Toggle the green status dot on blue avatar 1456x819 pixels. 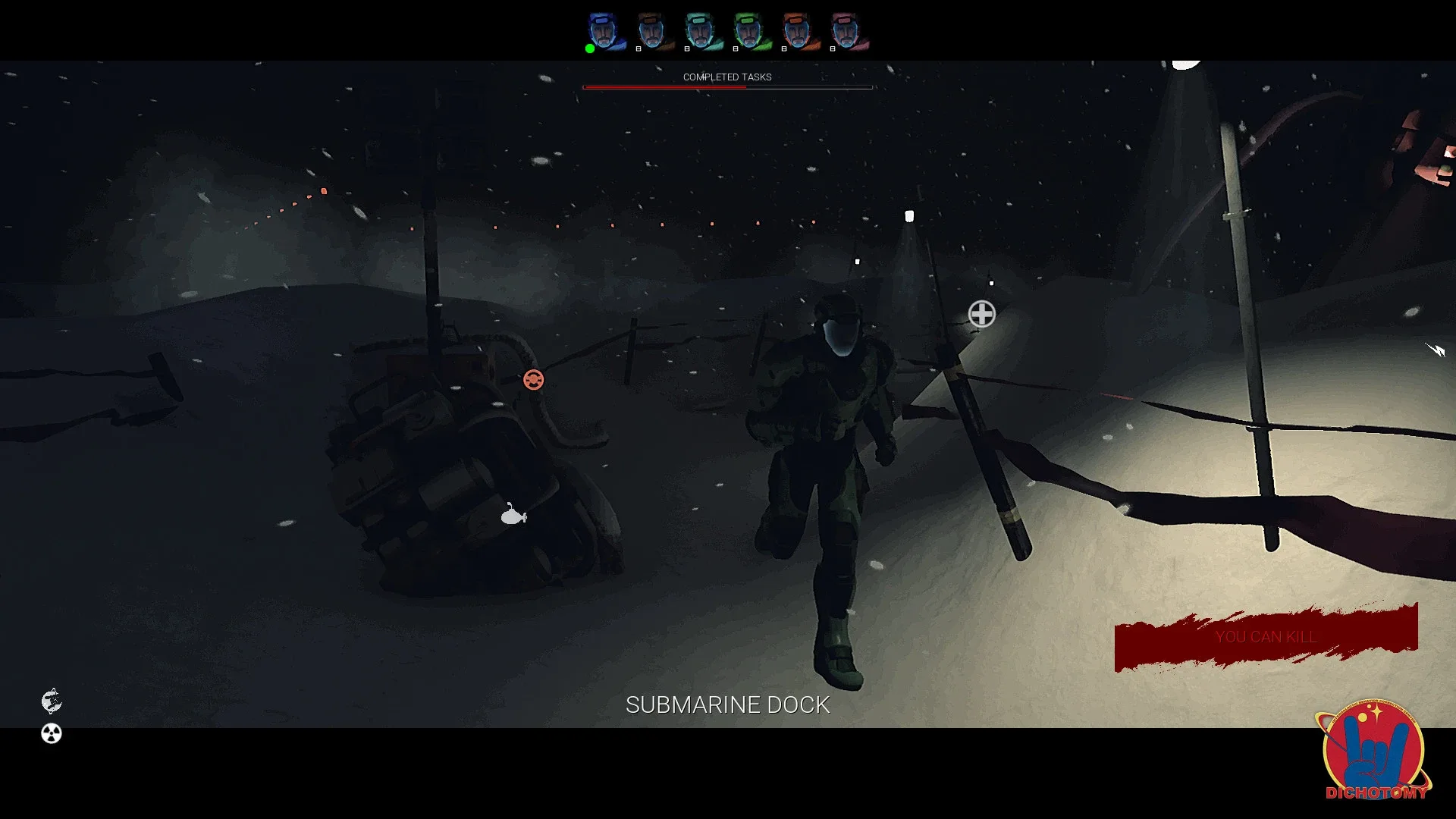coord(590,49)
